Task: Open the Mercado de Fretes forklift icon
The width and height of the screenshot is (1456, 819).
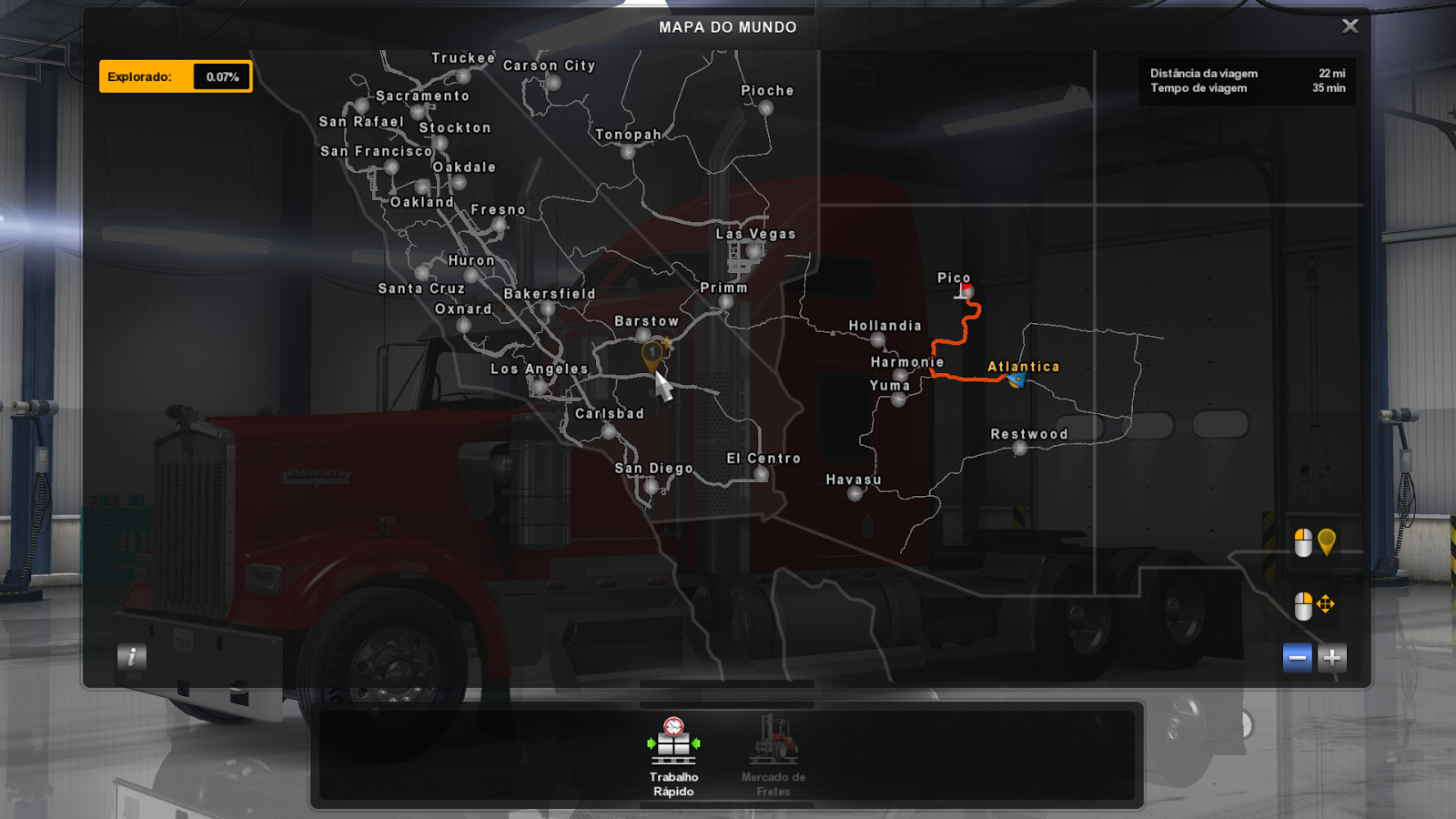Action: [x=773, y=742]
